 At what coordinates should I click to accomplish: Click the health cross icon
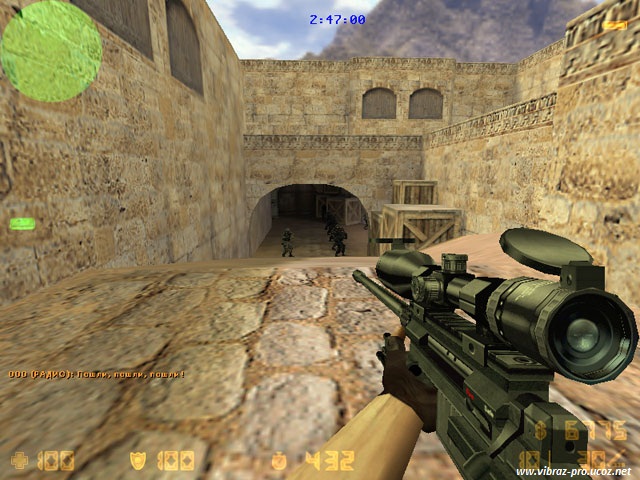coord(19,461)
